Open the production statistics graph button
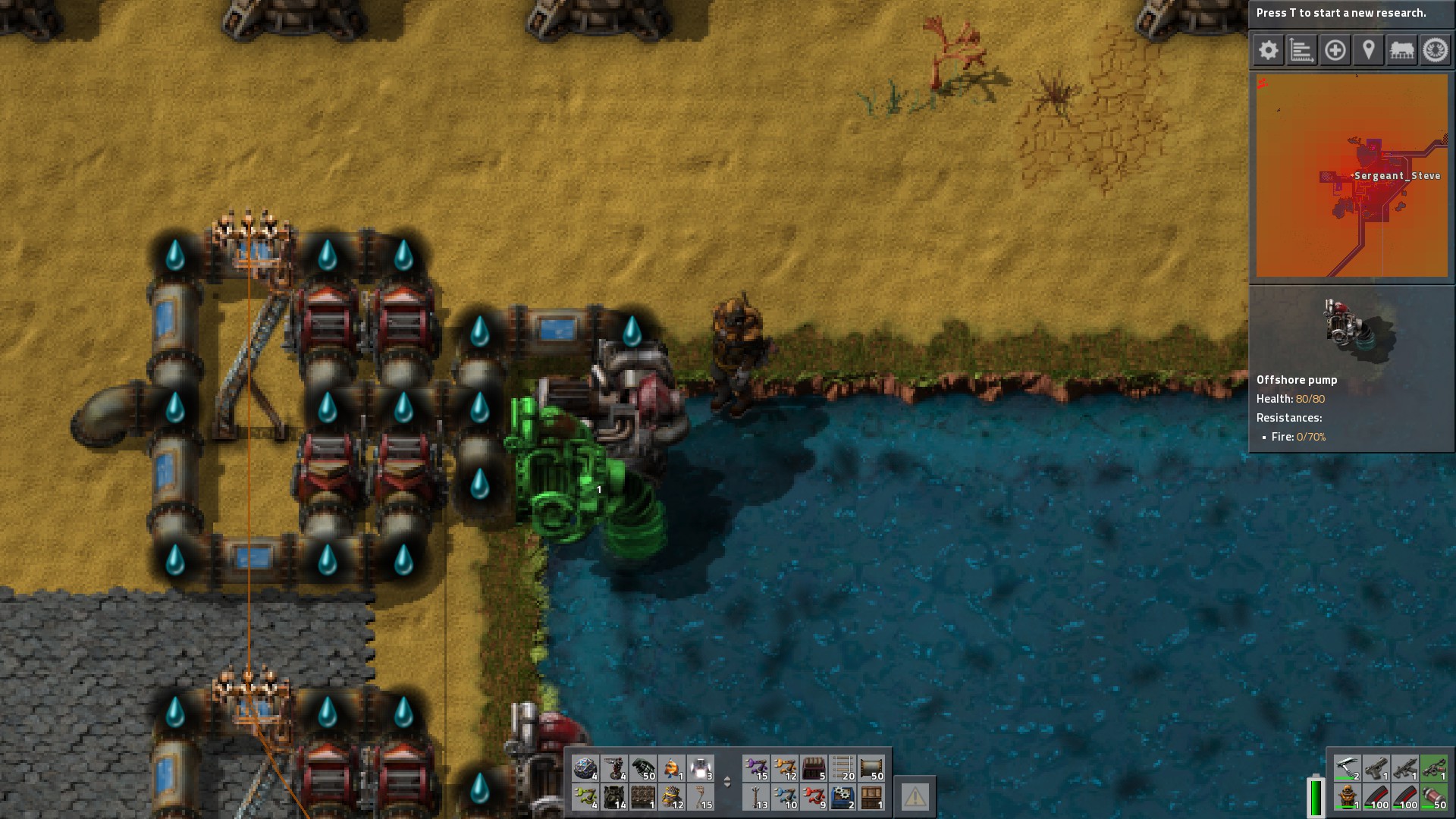1456x819 pixels. (x=1301, y=51)
